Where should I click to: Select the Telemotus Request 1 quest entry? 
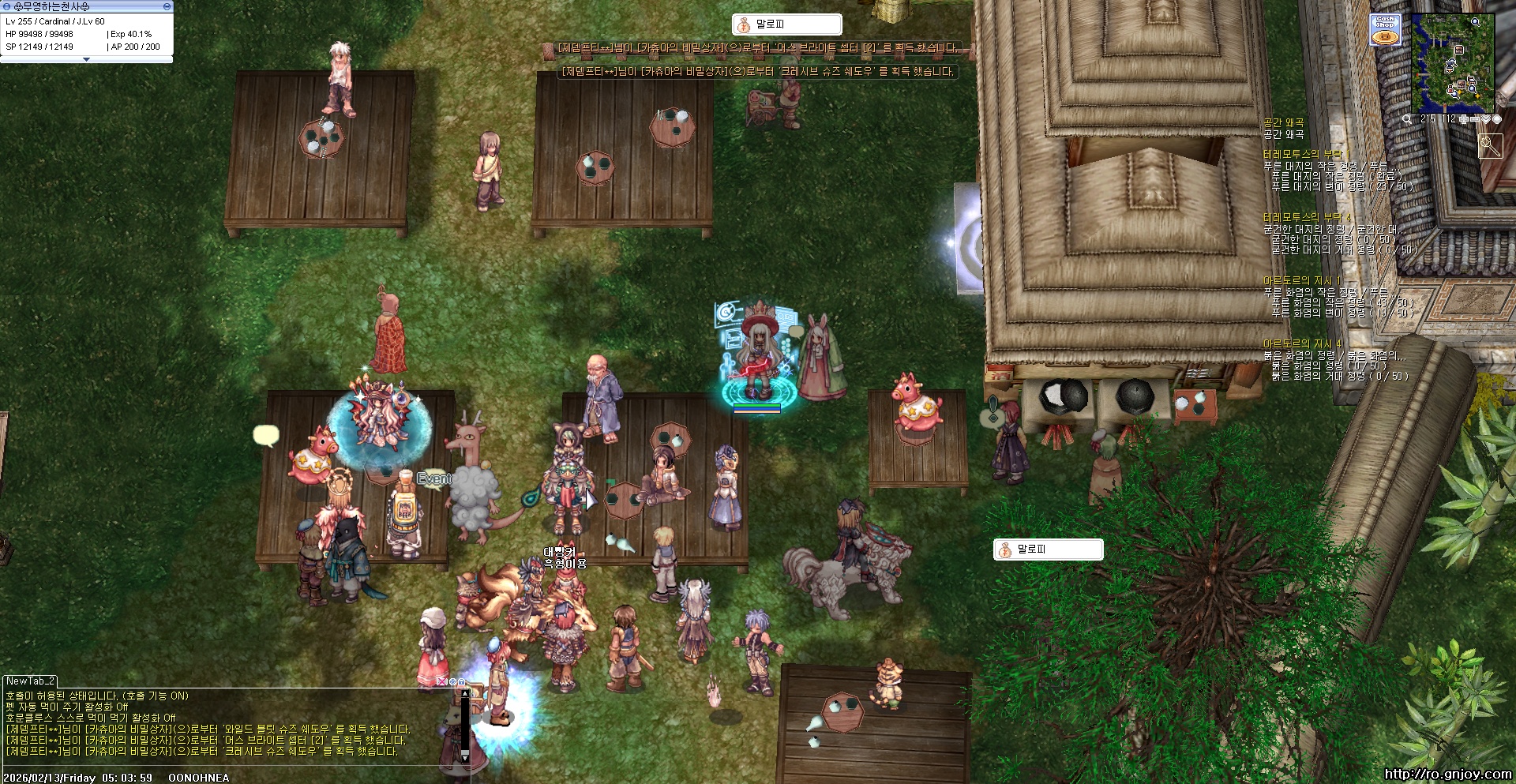click(x=1306, y=154)
